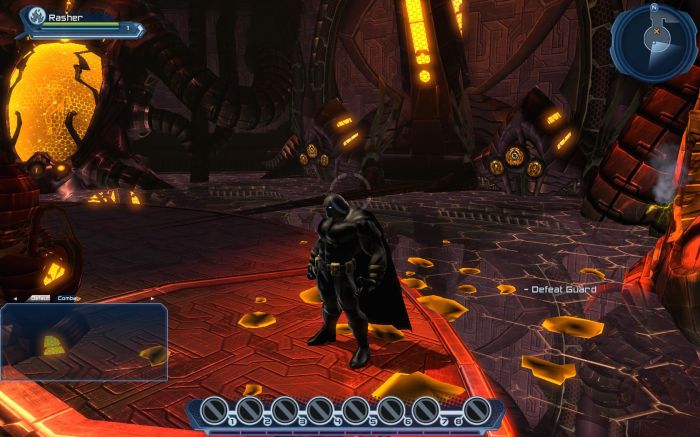The image size is (700, 437).
Task: Click the right arrow above chat window
Action: [152, 298]
